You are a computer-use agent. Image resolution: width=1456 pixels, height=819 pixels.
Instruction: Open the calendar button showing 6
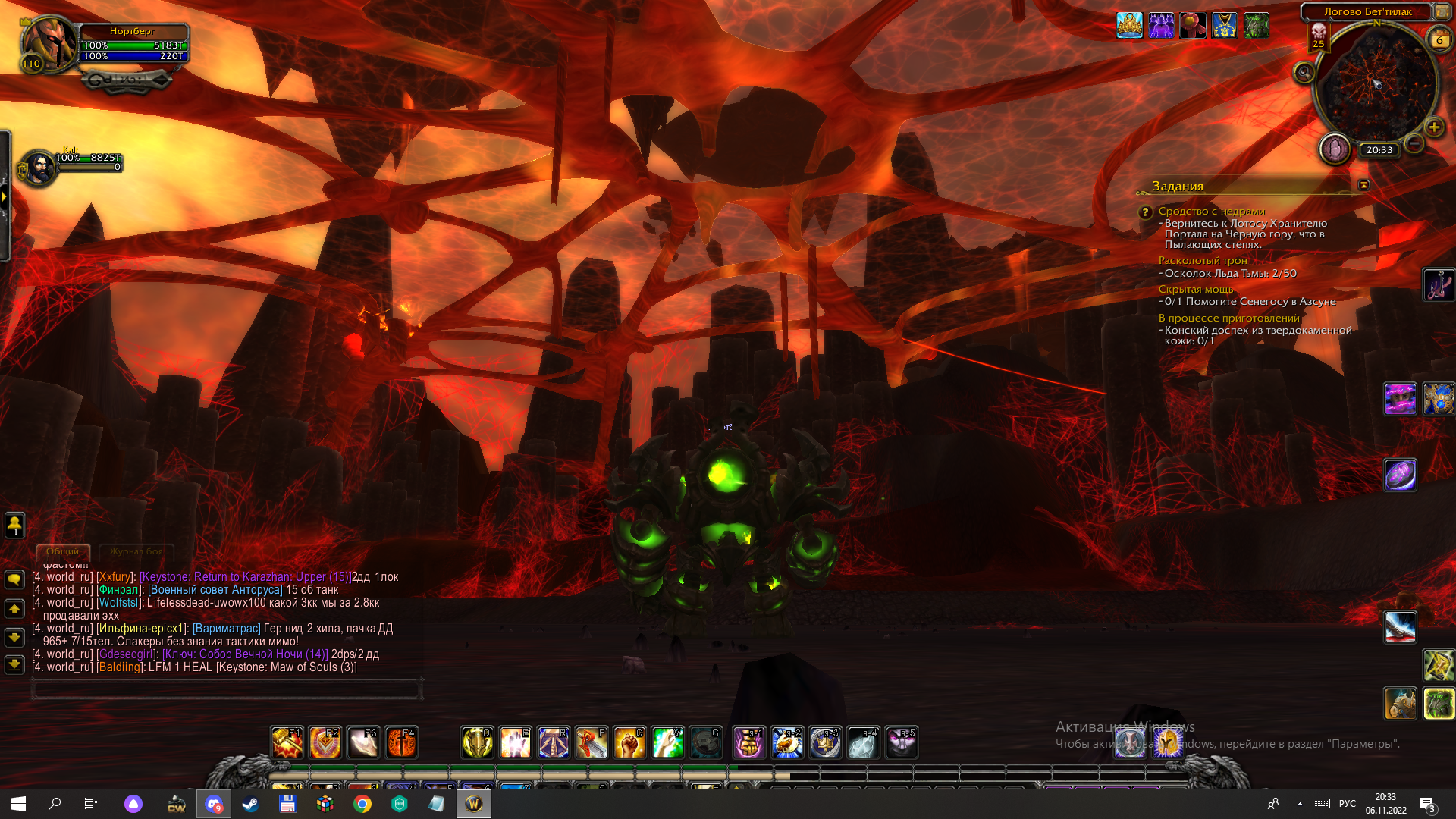pos(1439,40)
